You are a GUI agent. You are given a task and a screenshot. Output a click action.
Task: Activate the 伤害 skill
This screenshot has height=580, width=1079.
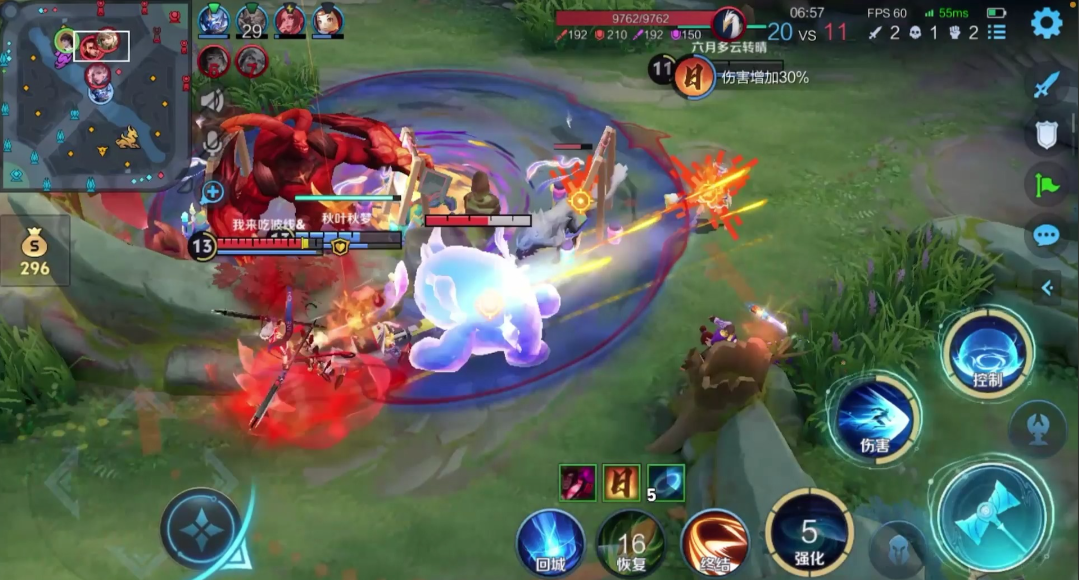874,418
